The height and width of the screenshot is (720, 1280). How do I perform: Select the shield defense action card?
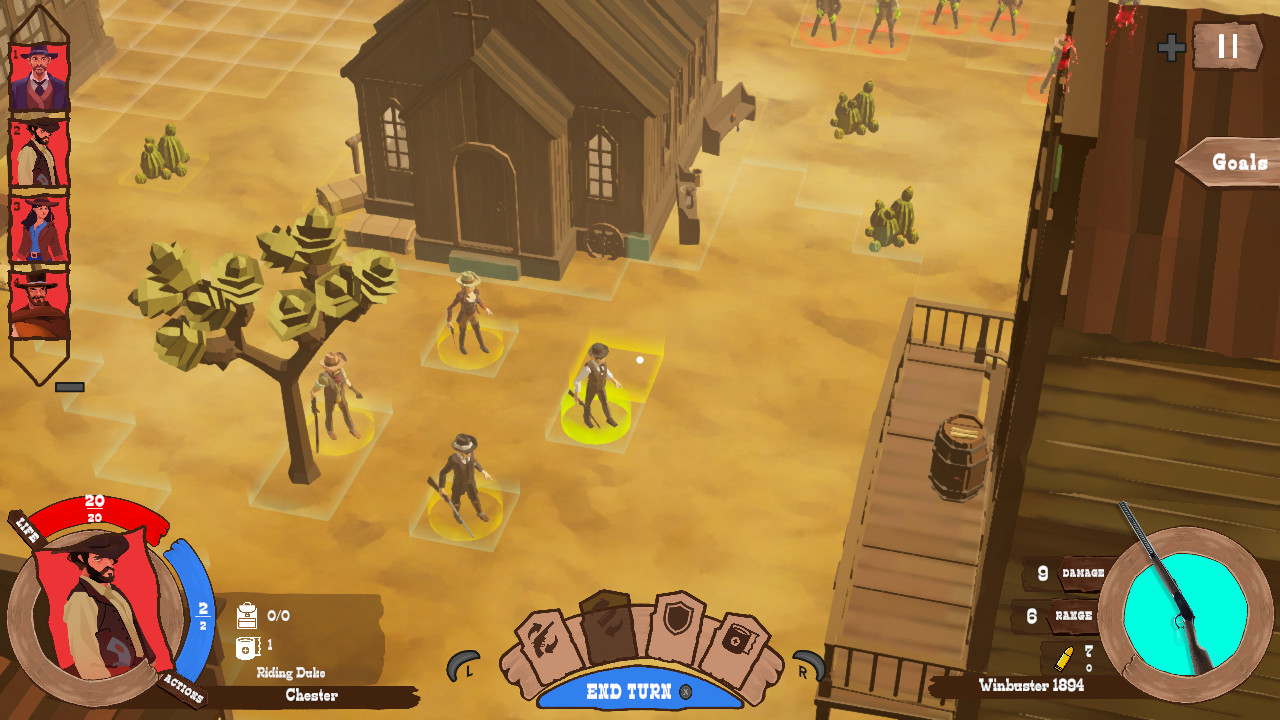(x=679, y=618)
